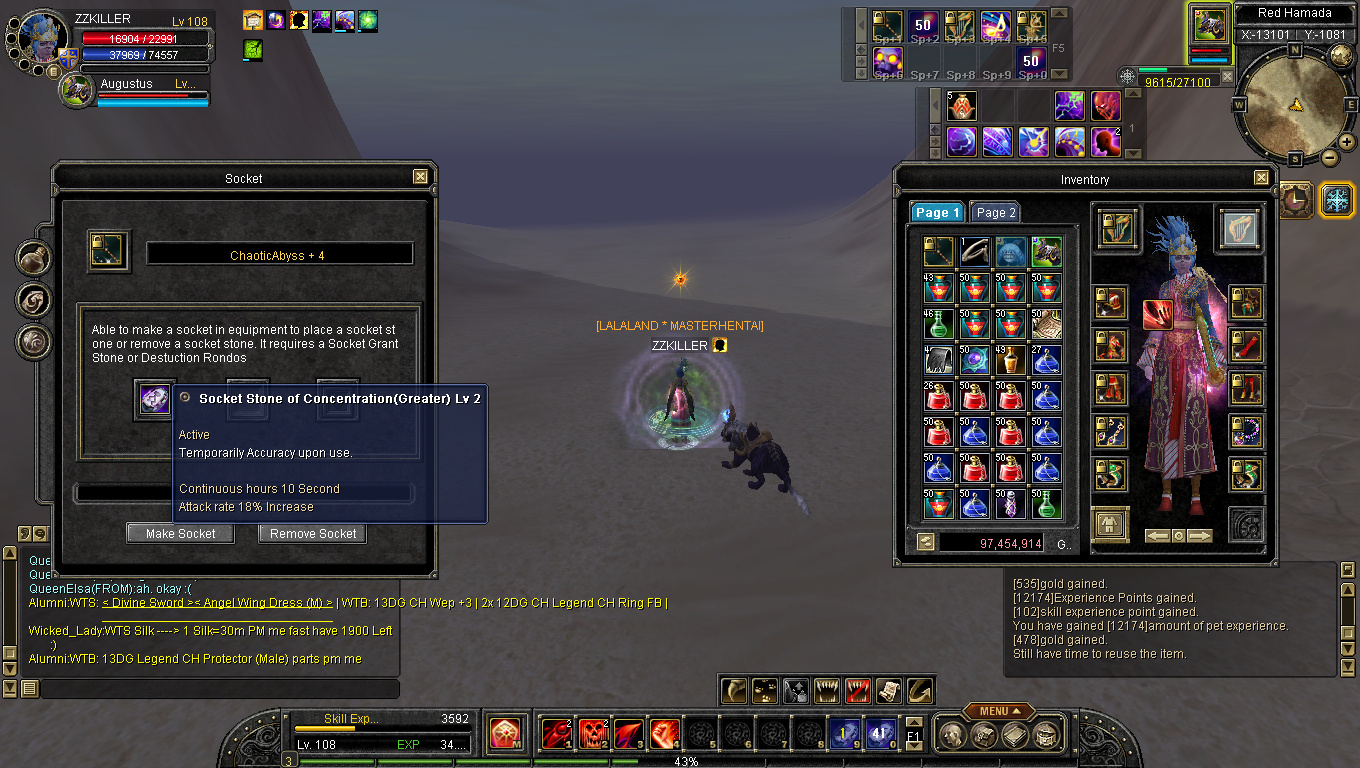The image size is (1360, 768).
Task: Close the Socket window
Action: (x=421, y=177)
